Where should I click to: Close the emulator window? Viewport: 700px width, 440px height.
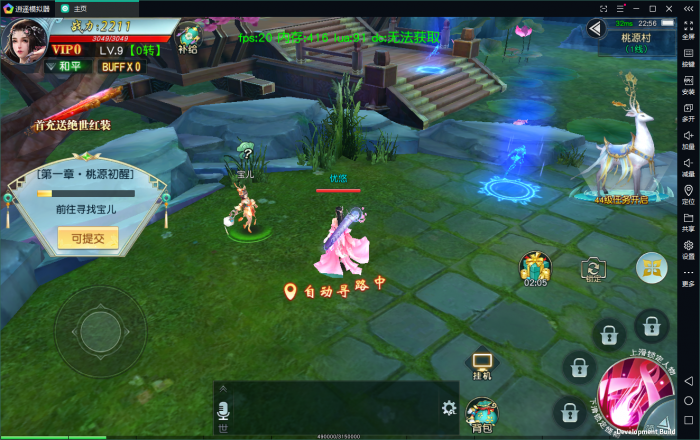pyautogui.click(x=689, y=8)
